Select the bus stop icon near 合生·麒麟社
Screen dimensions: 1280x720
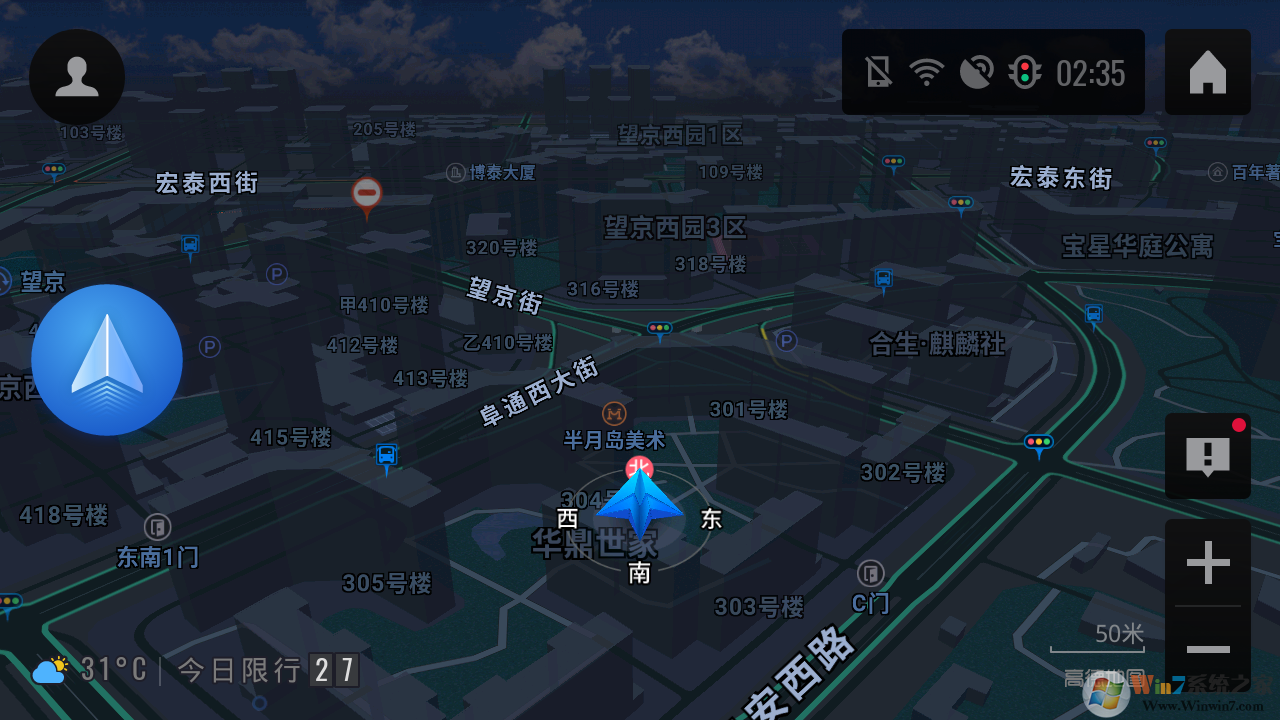pyautogui.click(x=884, y=278)
